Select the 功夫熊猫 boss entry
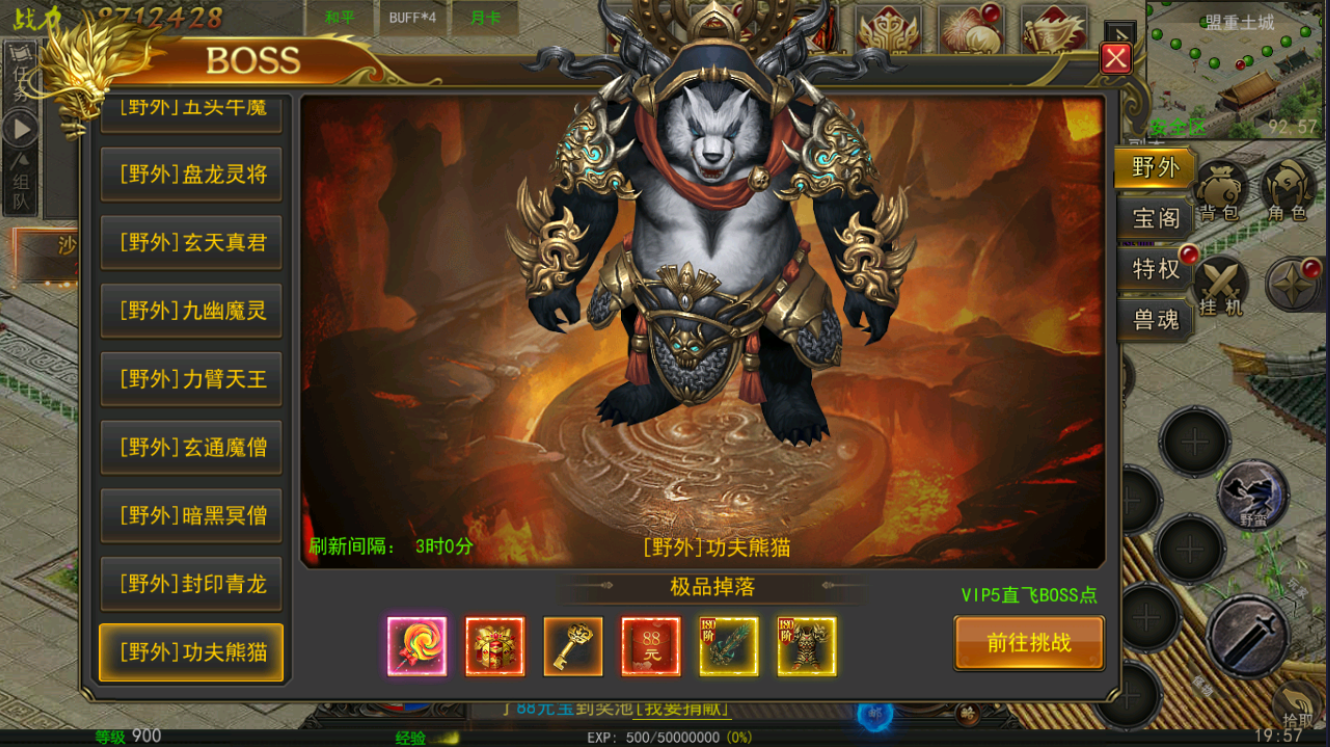Viewport: 1330px width, 747px height. pyautogui.click(x=191, y=653)
